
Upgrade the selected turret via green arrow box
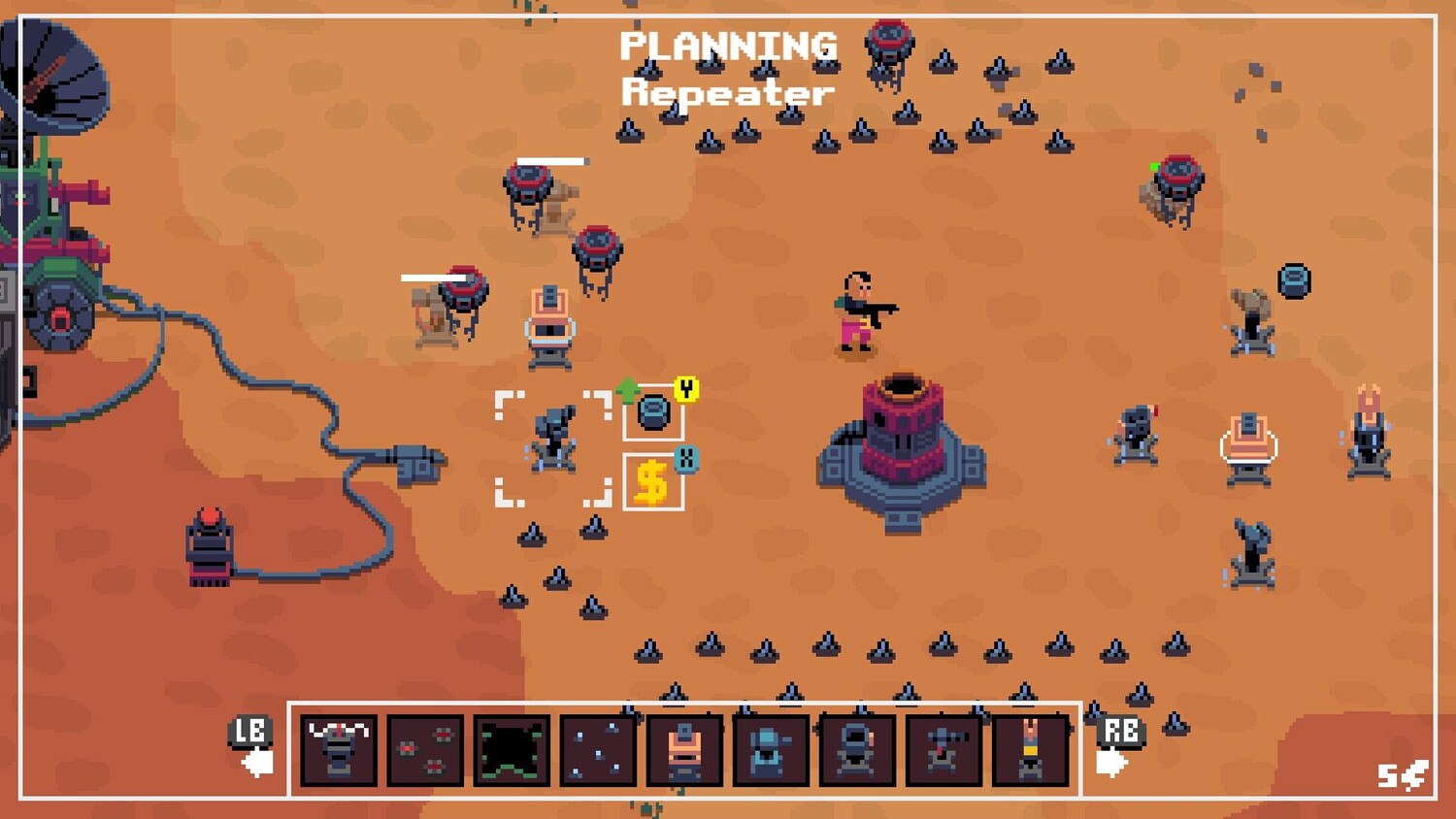653,412
